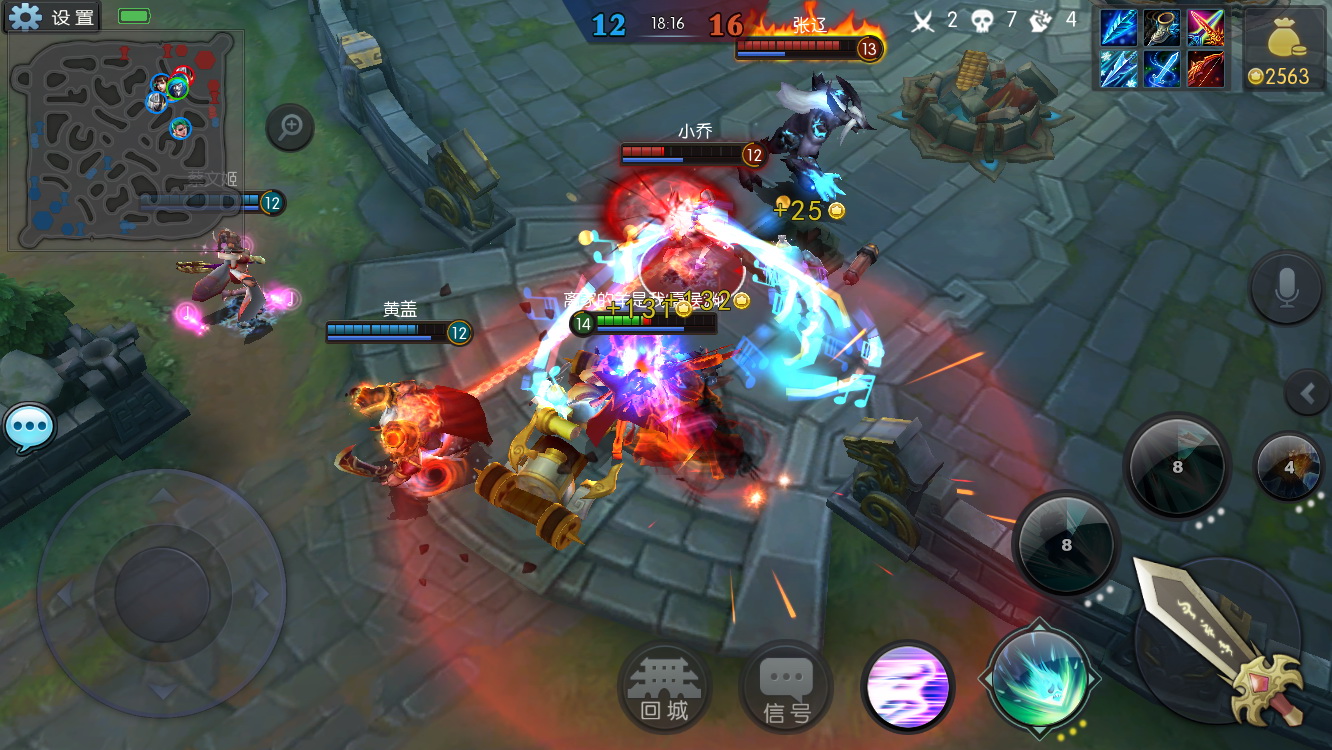This screenshot has height=750, width=1332.
Task: Open the 设置 settings menu
Action: (x=52, y=17)
